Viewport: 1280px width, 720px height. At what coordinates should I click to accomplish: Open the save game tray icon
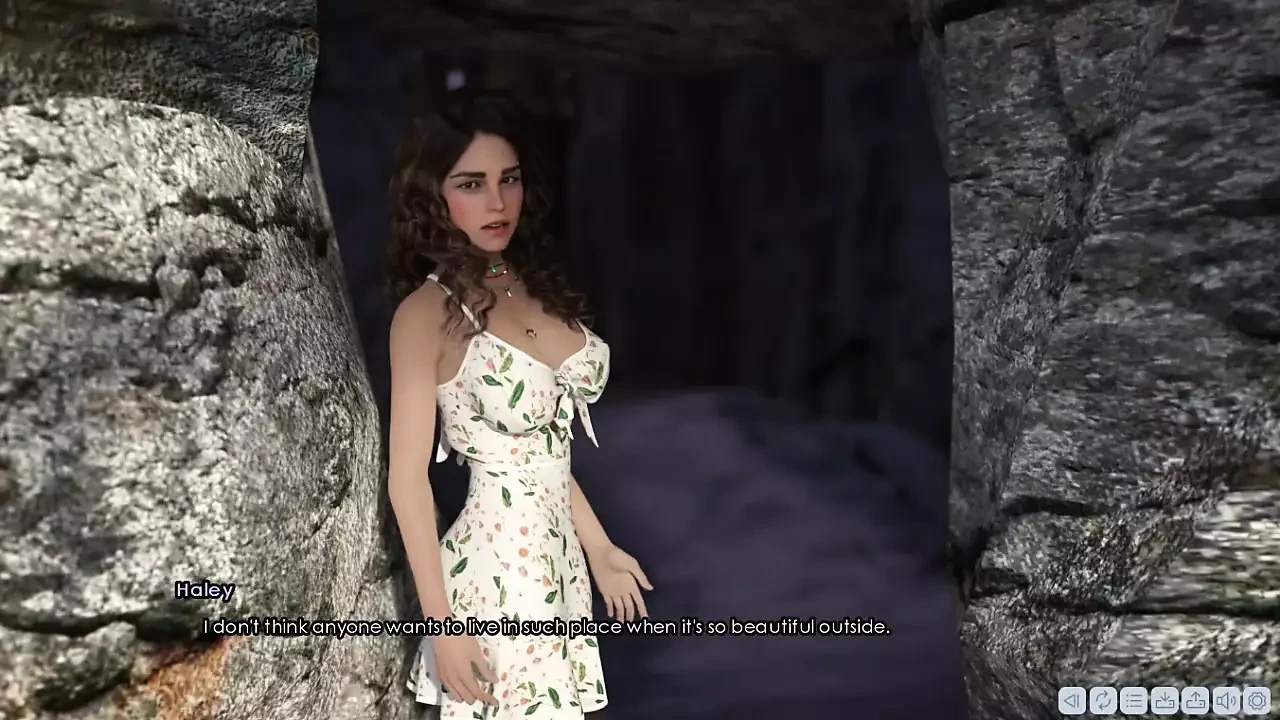coord(1165,701)
